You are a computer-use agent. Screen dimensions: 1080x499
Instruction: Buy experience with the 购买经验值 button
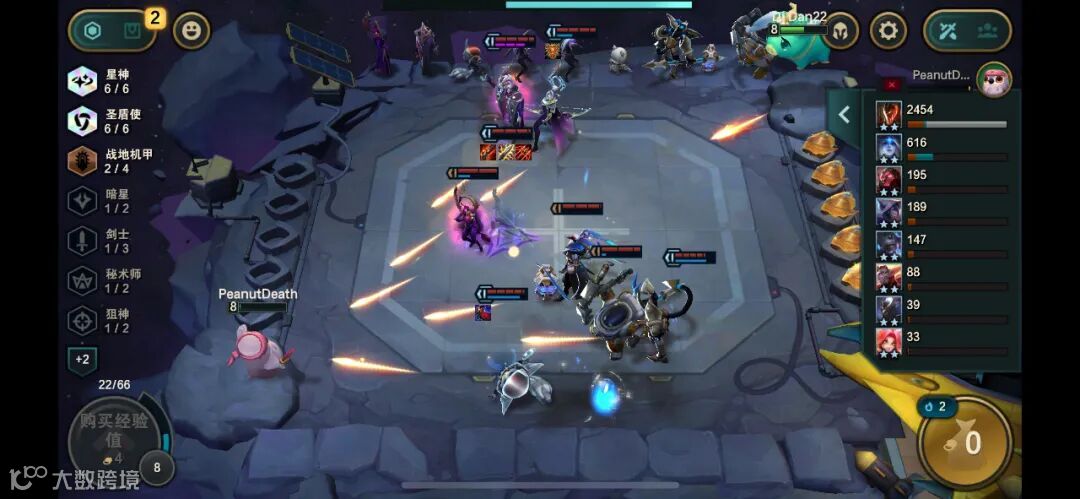point(110,440)
